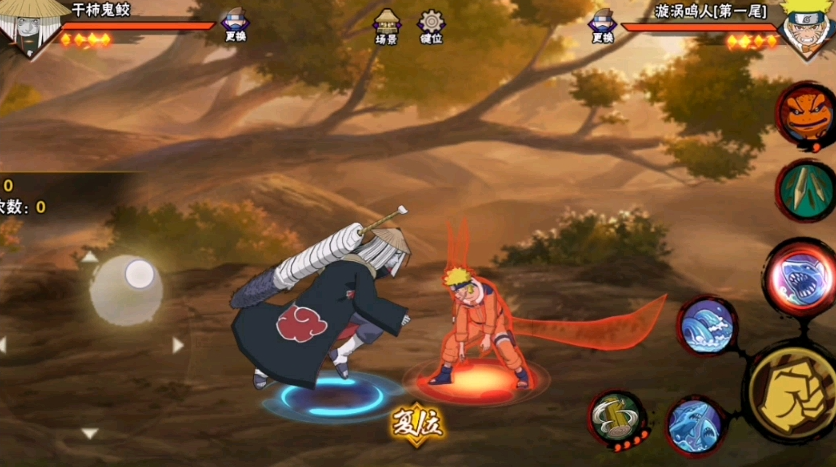Image resolution: width=836 pixels, height=467 pixels.
Task: Open the 键位 key layout settings
Action: [432, 26]
